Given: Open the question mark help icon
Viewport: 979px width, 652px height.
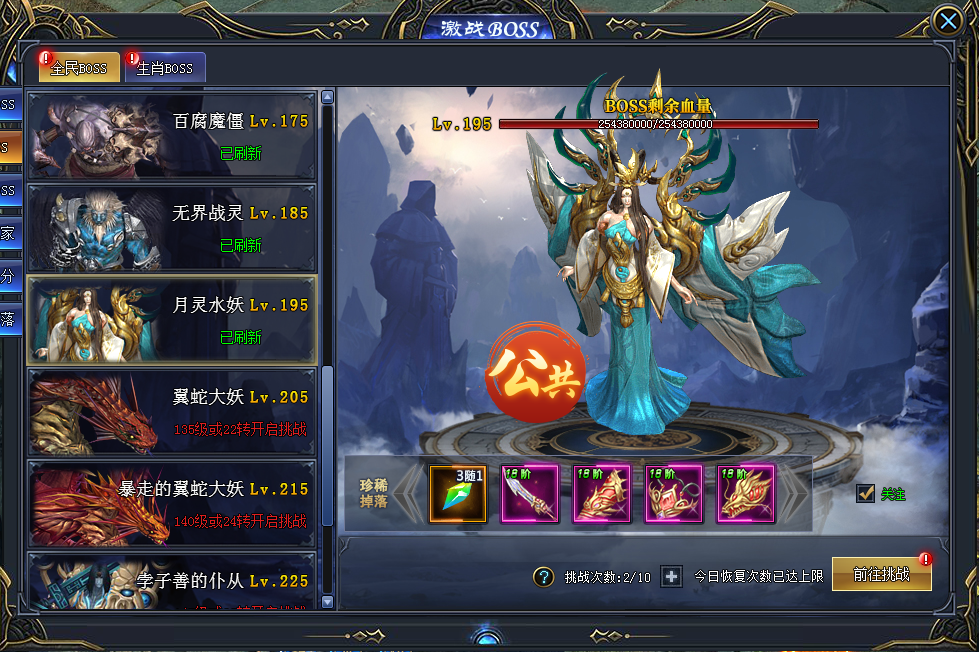Looking at the screenshot, I should 543,577.
